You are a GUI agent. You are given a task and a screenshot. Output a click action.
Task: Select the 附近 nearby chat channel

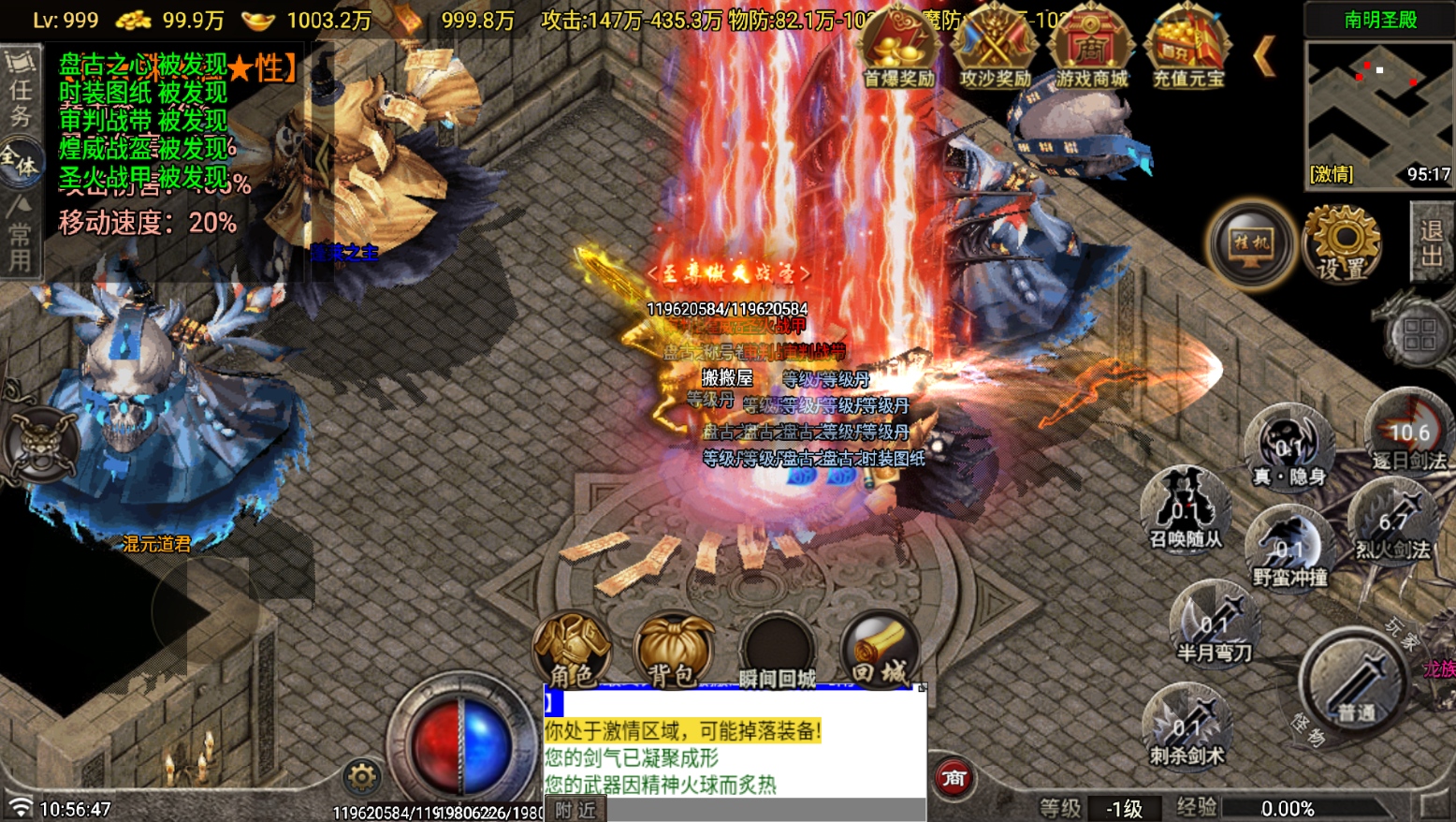(x=575, y=810)
